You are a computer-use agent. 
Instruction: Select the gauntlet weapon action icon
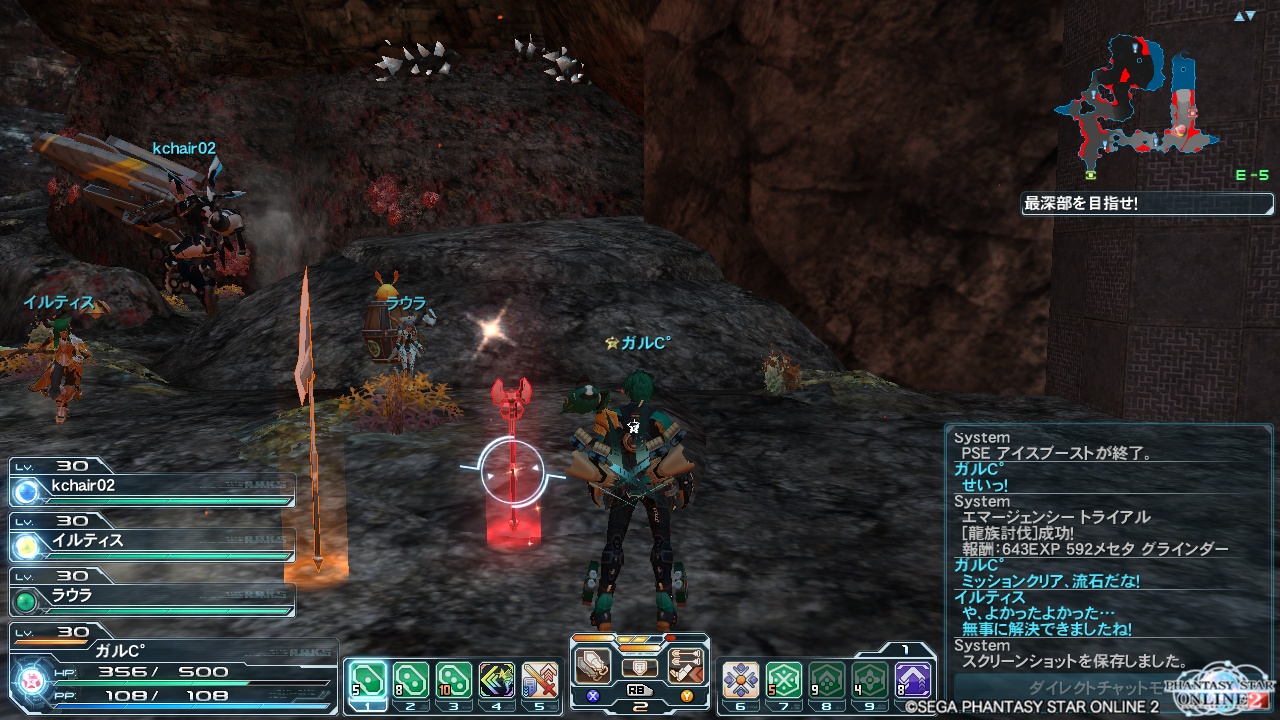coord(594,666)
